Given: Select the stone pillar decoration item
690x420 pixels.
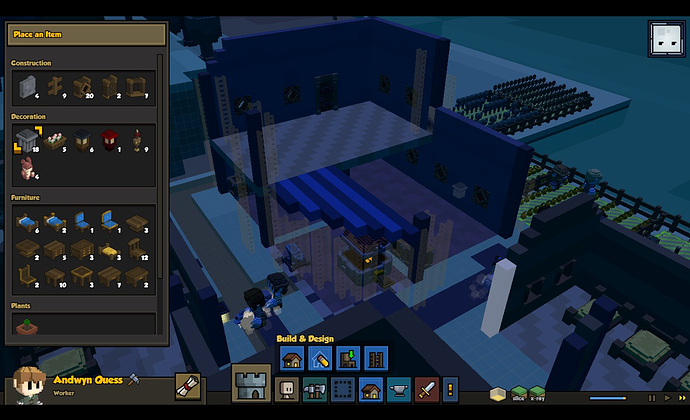Looking at the screenshot, I should pyautogui.click(x=27, y=141).
